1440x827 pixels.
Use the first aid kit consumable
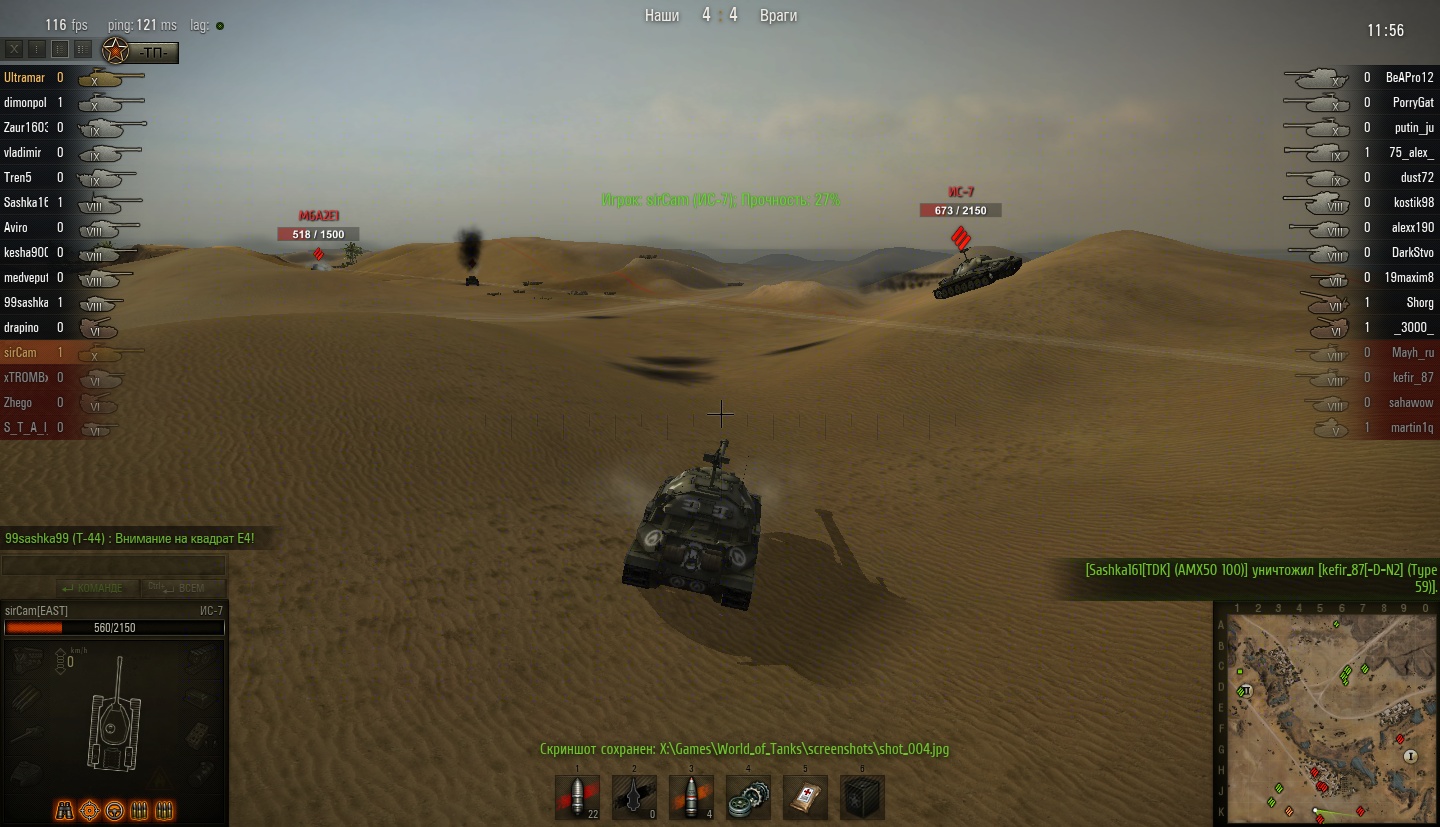805,797
